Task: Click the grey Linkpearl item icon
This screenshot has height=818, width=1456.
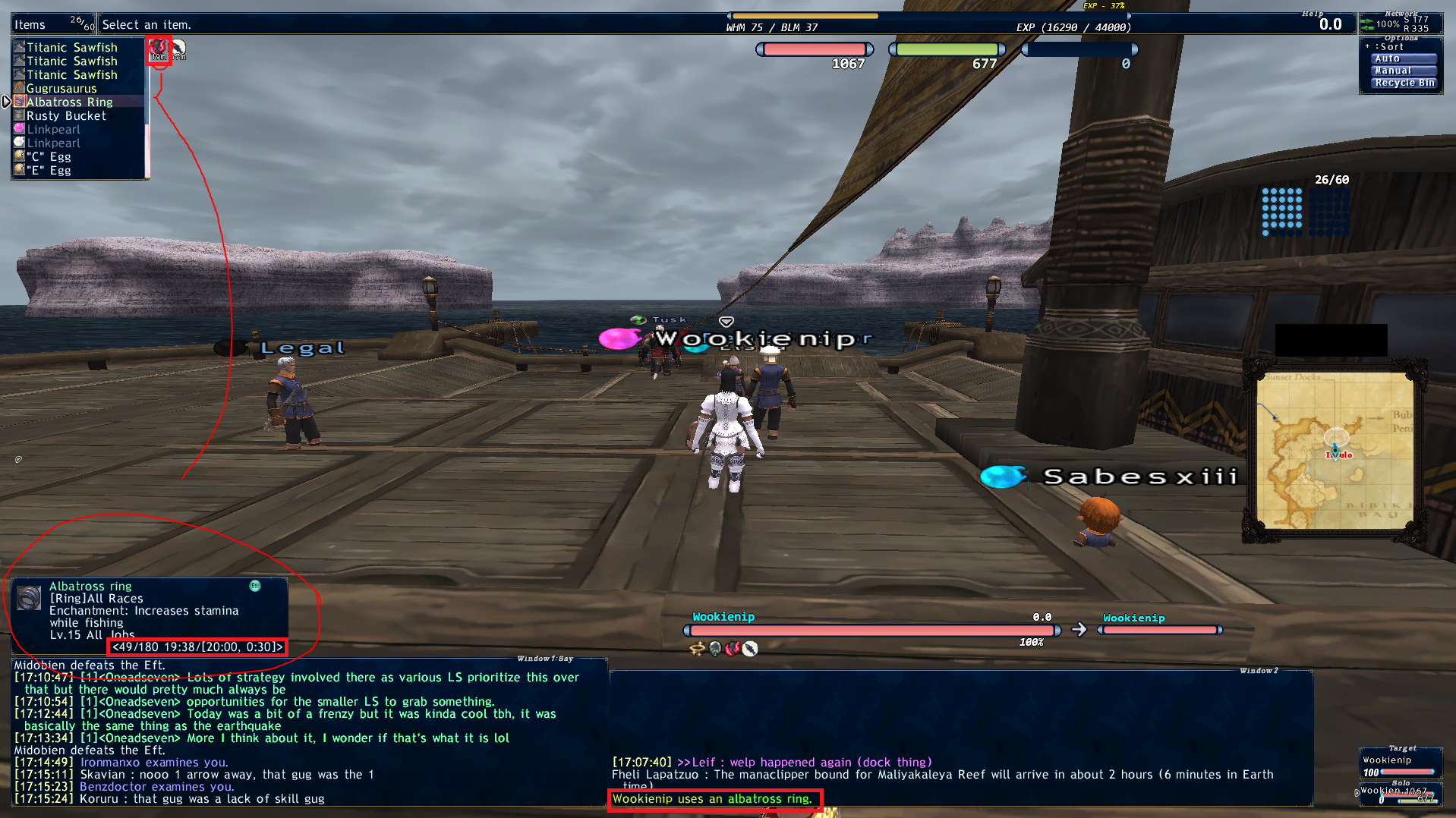Action: click(x=18, y=143)
